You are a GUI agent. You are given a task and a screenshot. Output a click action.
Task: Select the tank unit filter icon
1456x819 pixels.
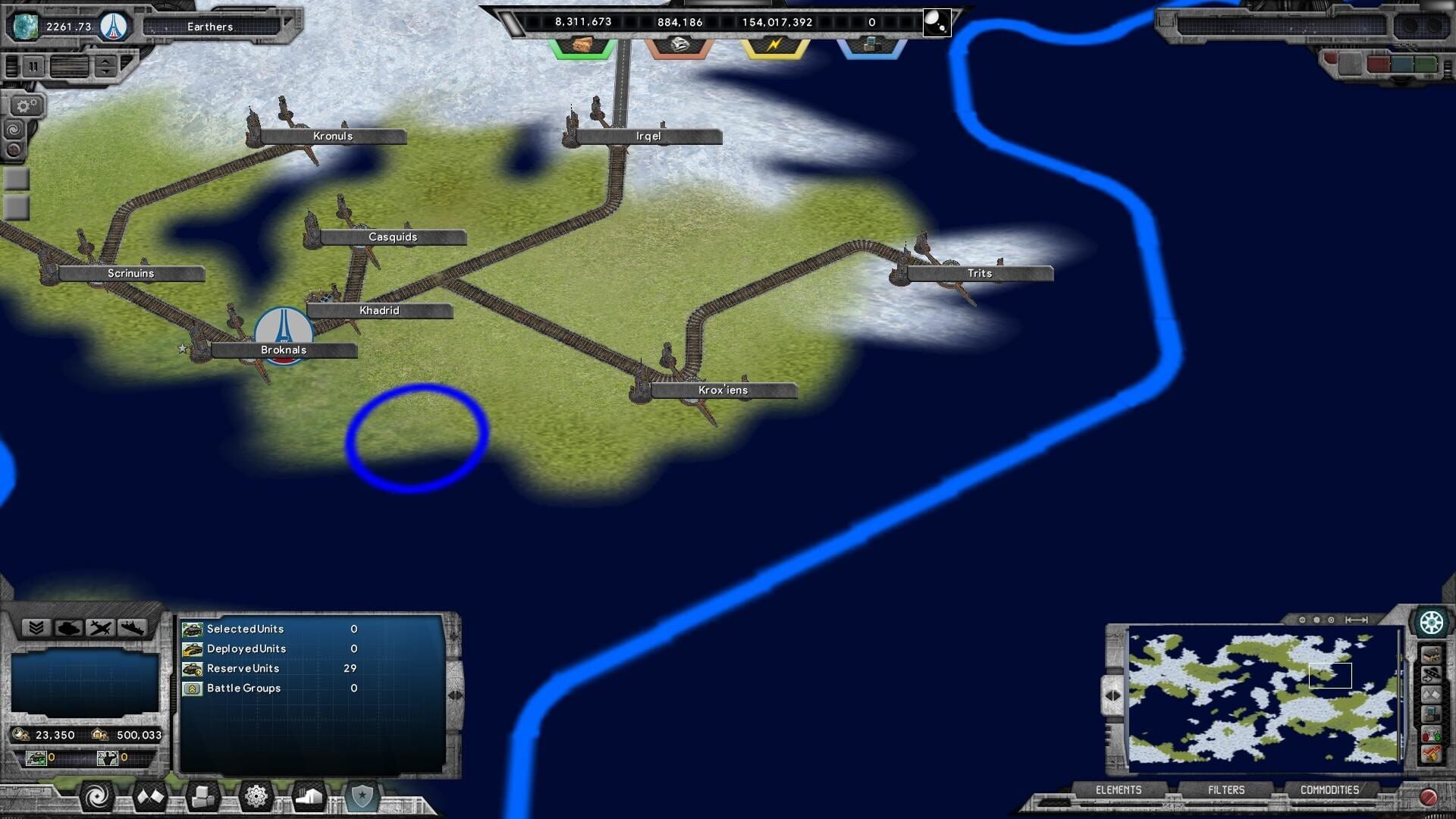[x=69, y=628]
